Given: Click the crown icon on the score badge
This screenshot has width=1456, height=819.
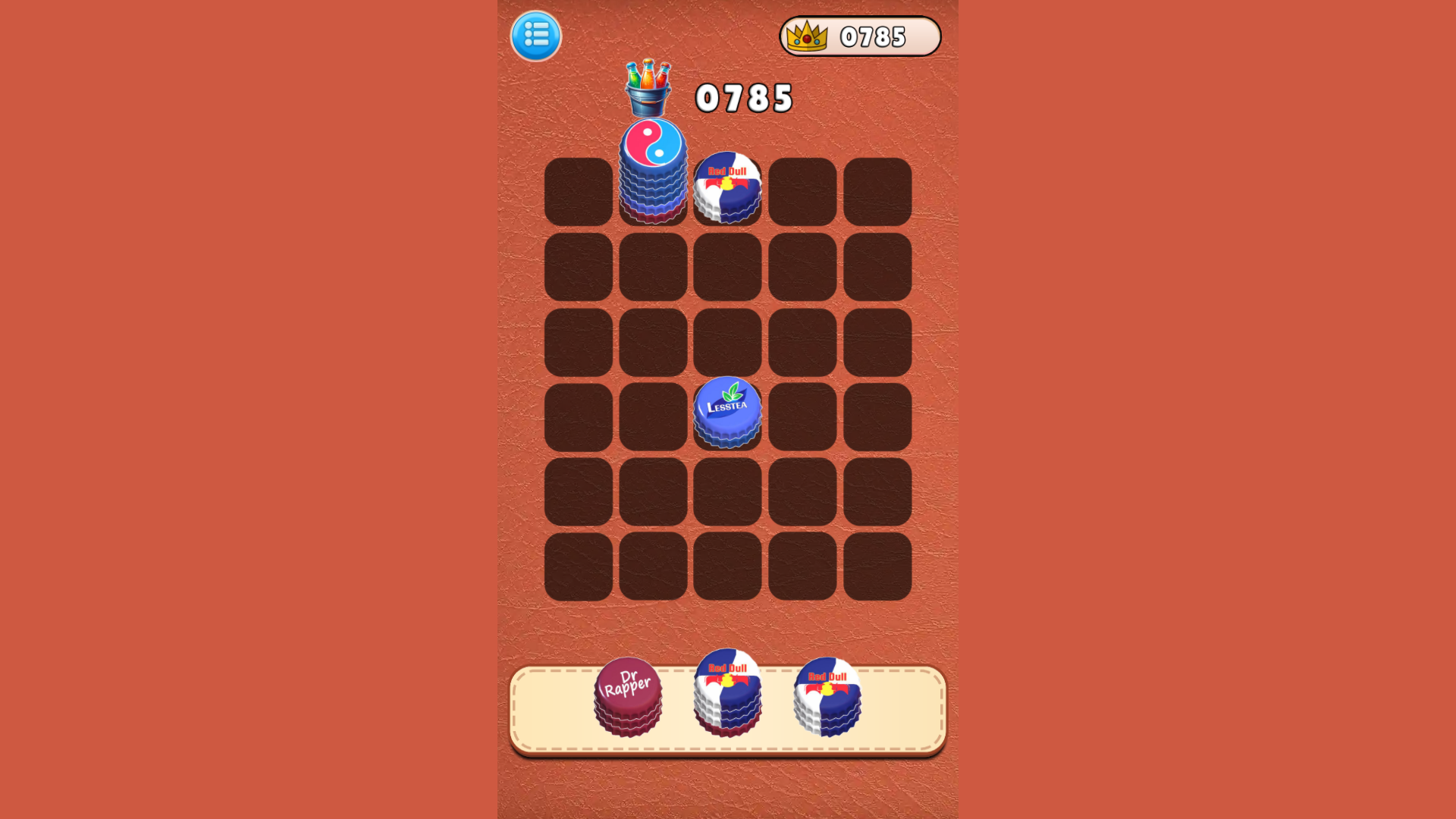Looking at the screenshot, I should point(806,35).
